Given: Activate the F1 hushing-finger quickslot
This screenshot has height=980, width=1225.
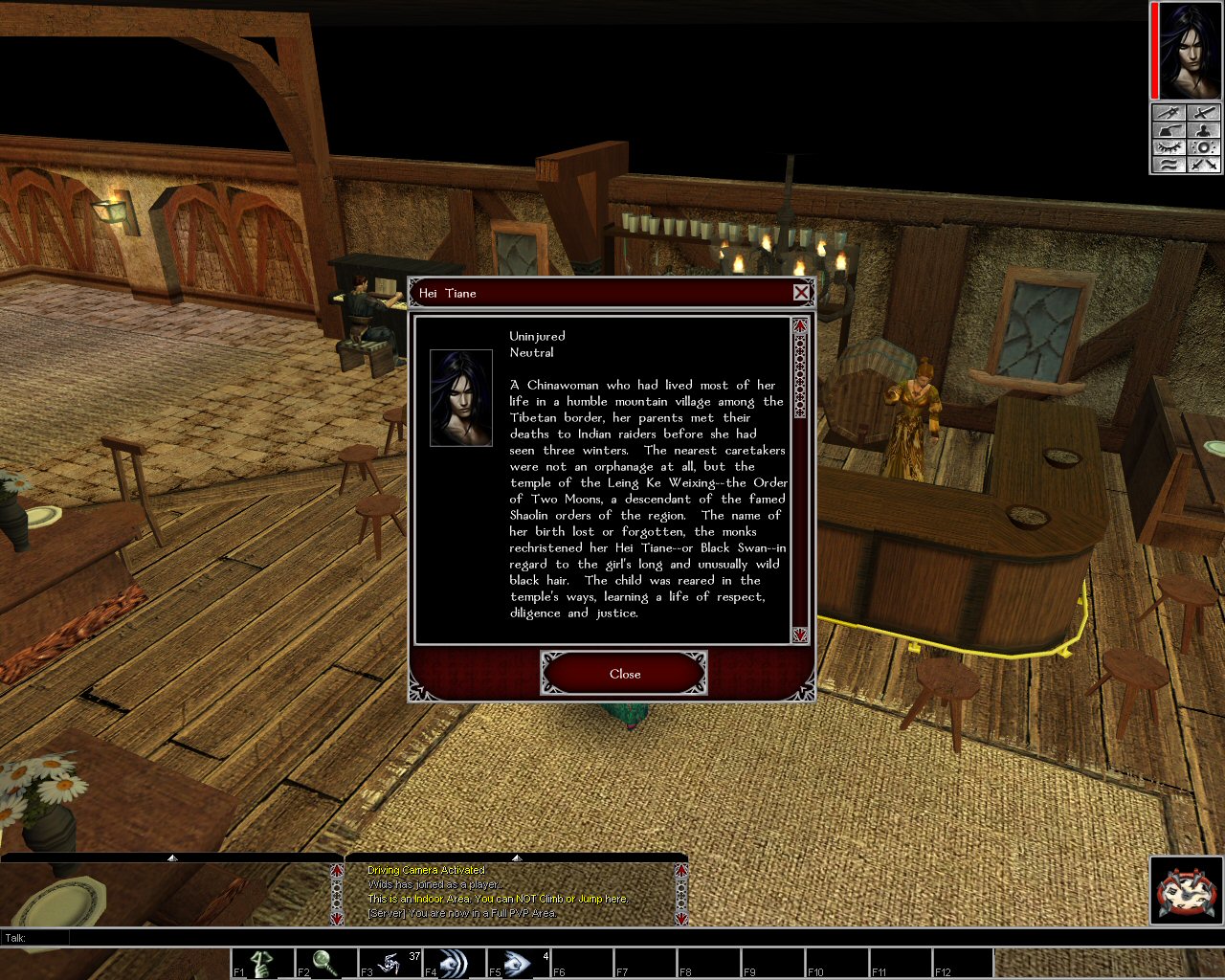Looking at the screenshot, I should pyautogui.click(x=262, y=963).
